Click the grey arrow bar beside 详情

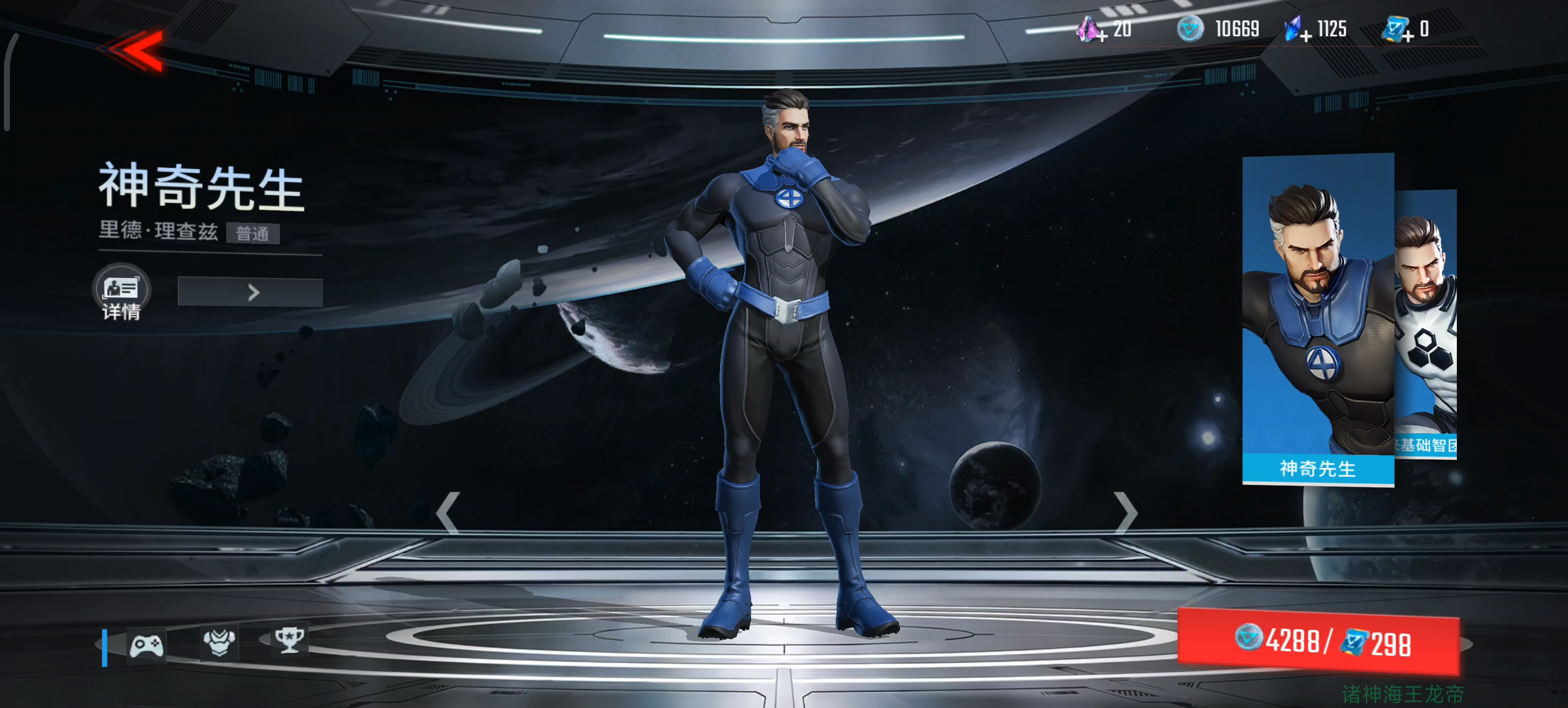250,293
